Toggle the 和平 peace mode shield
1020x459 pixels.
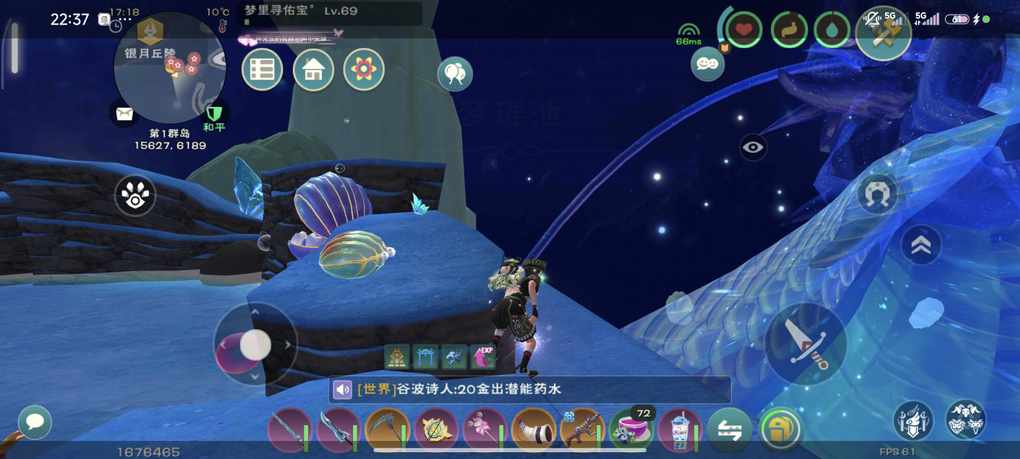213,113
